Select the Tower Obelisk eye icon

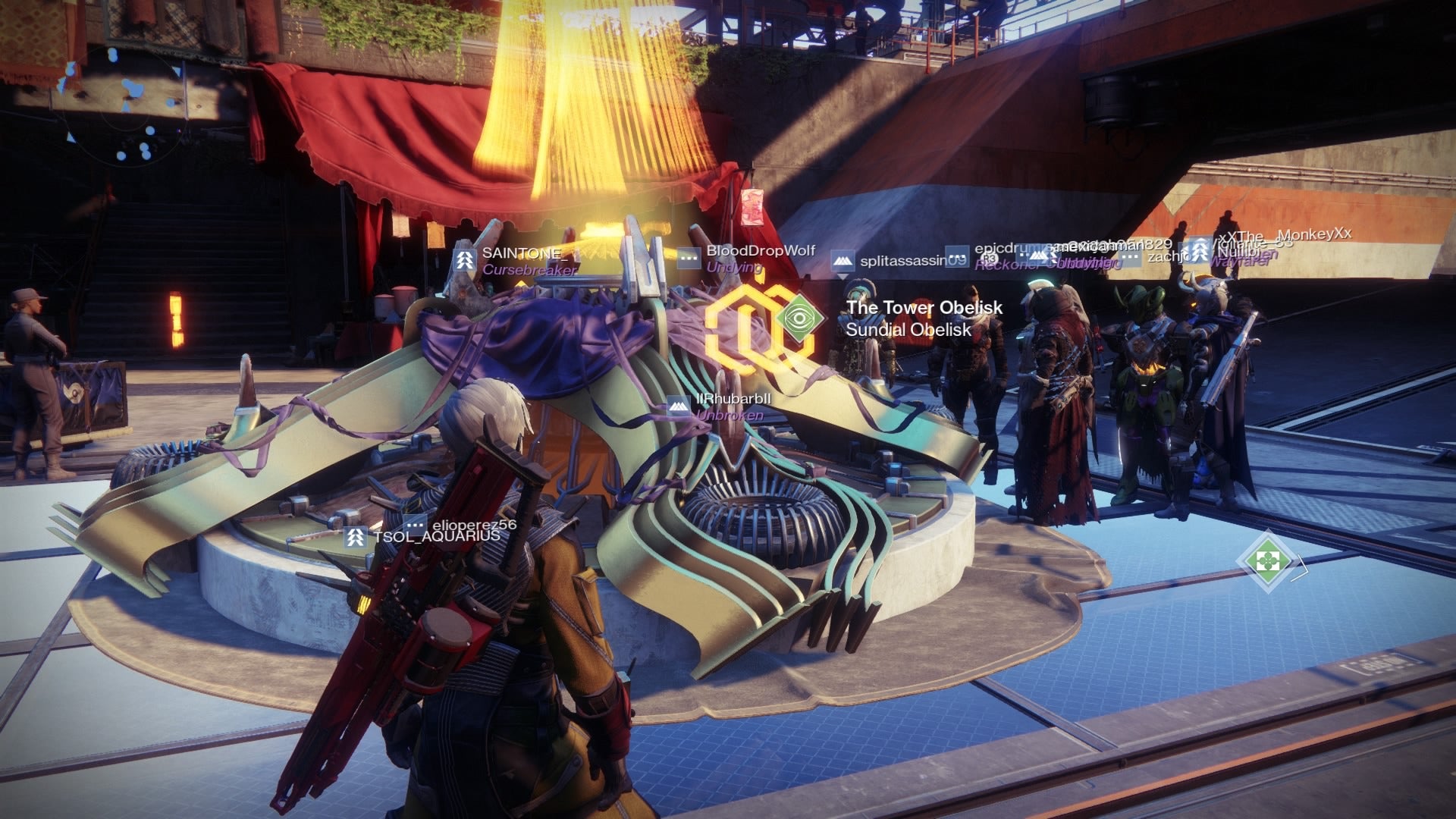799,318
